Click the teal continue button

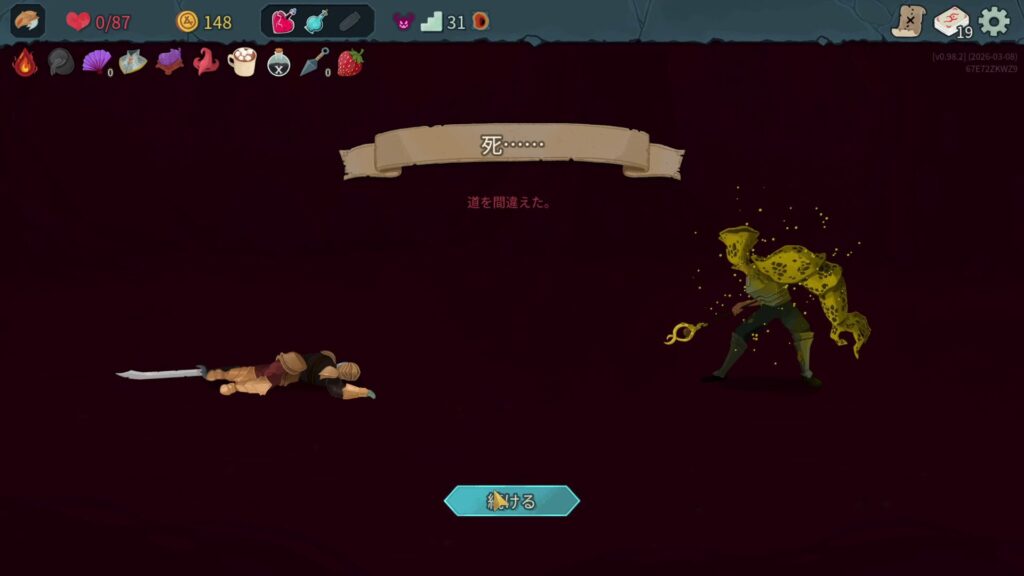pyautogui.click(x=512, y=501)
